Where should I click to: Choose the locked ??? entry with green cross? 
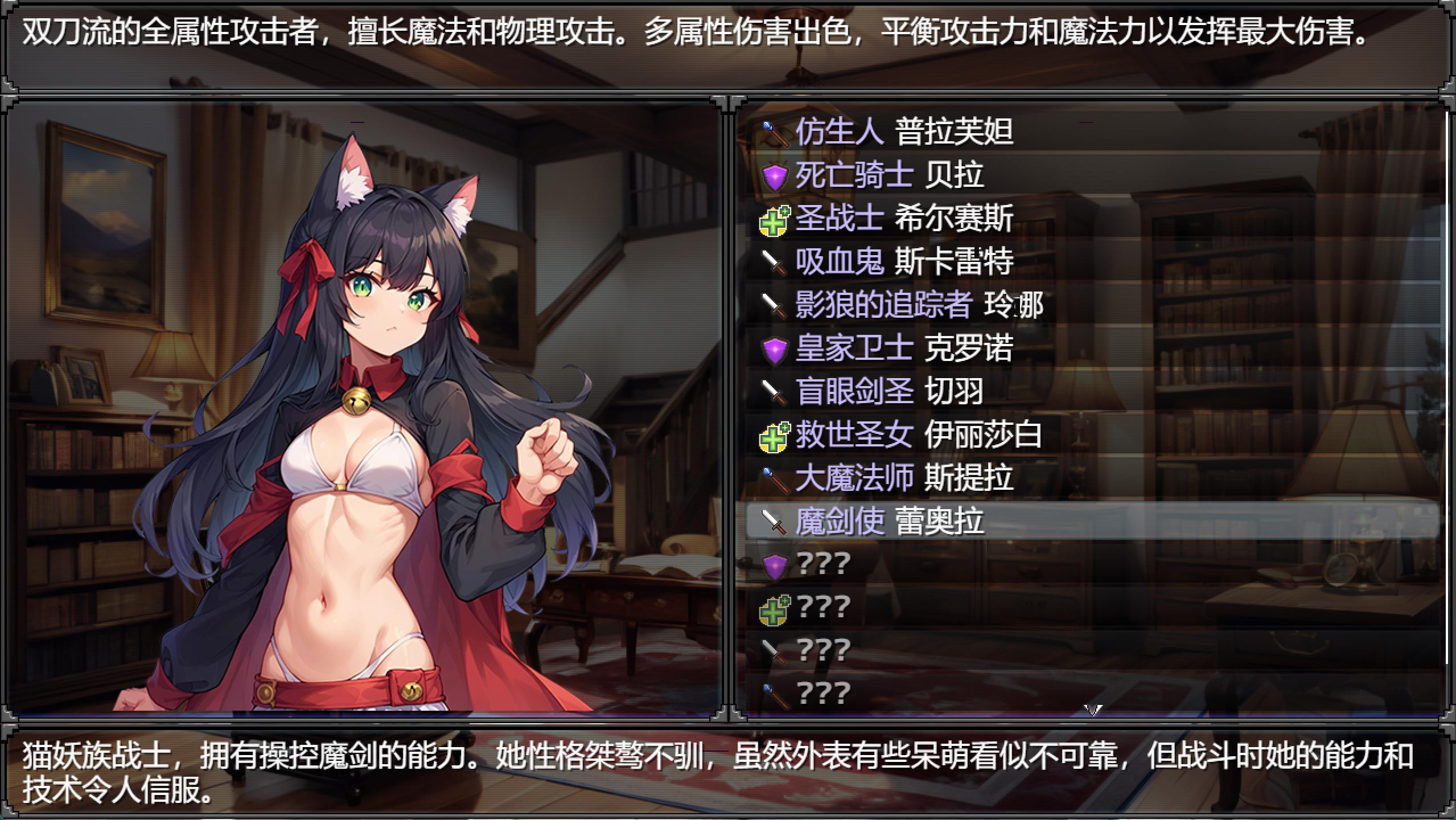point(824,608)
